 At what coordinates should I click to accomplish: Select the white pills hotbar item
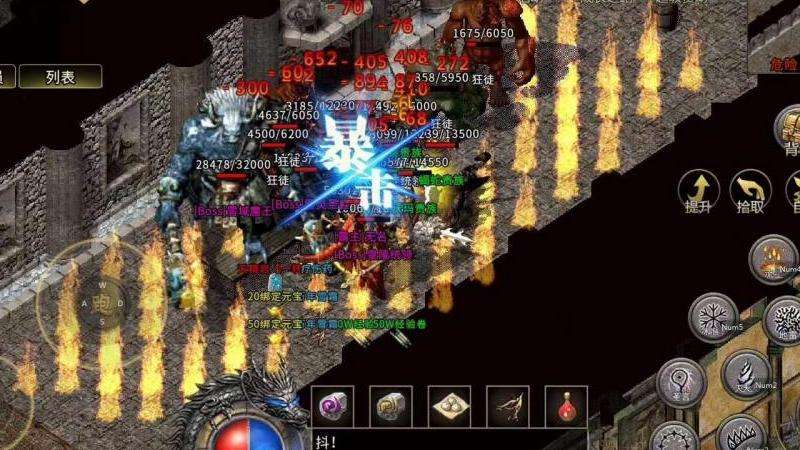pos(449,406)
